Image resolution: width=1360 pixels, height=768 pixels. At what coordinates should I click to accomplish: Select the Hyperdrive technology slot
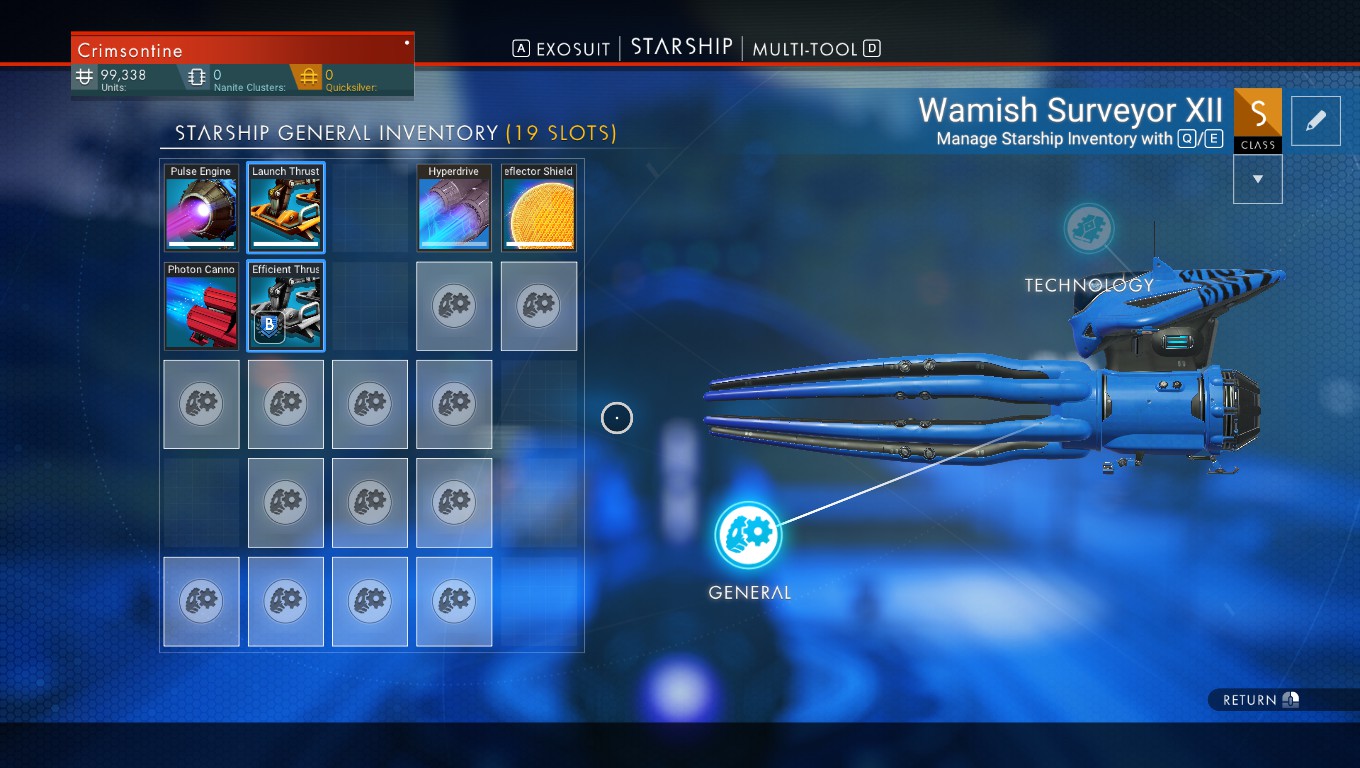(454, 208)
